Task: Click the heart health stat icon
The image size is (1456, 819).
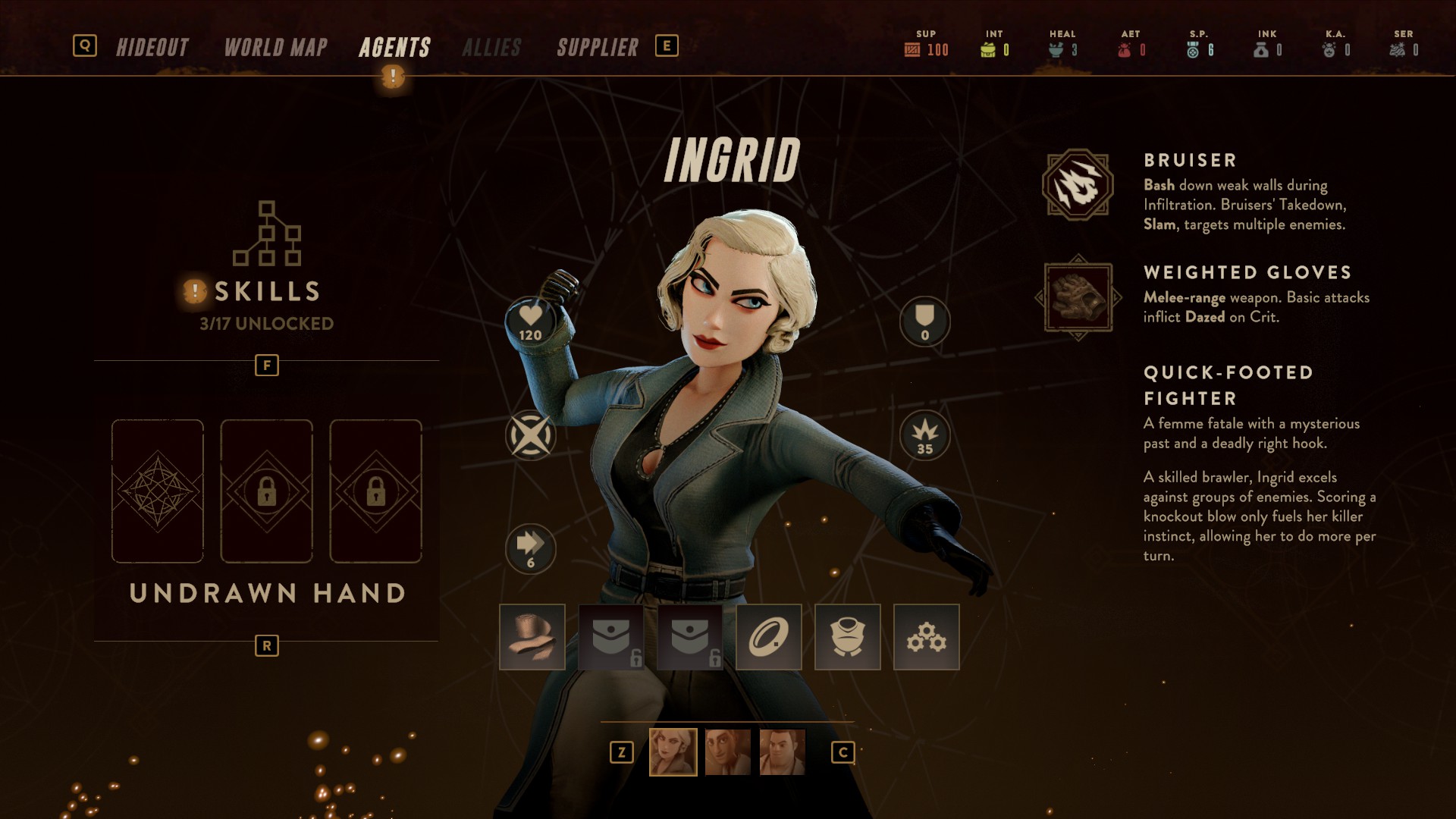Action: coord(530,322)
